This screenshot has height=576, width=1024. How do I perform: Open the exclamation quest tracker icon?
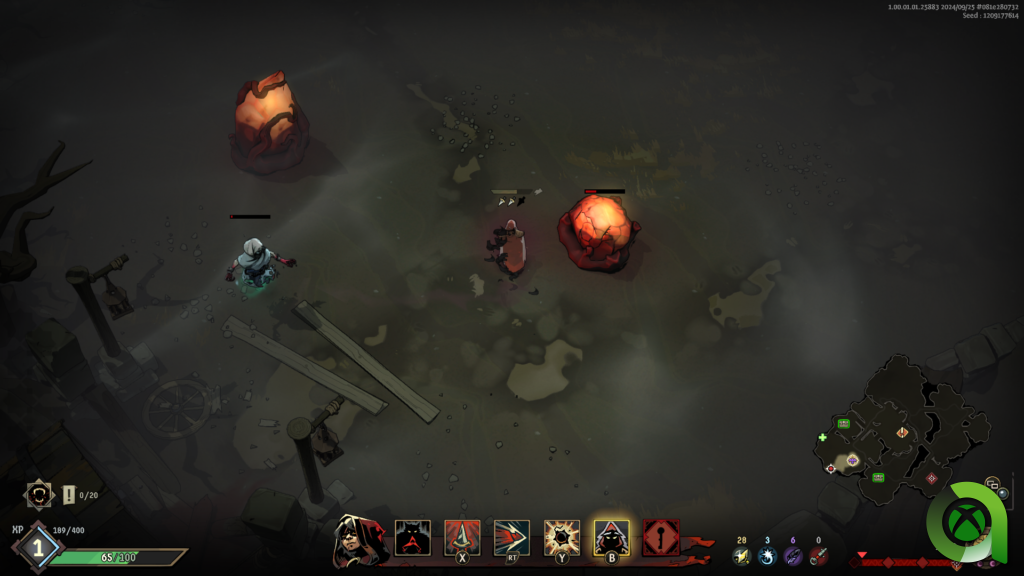pyautogui.click(x=69, y=495)
